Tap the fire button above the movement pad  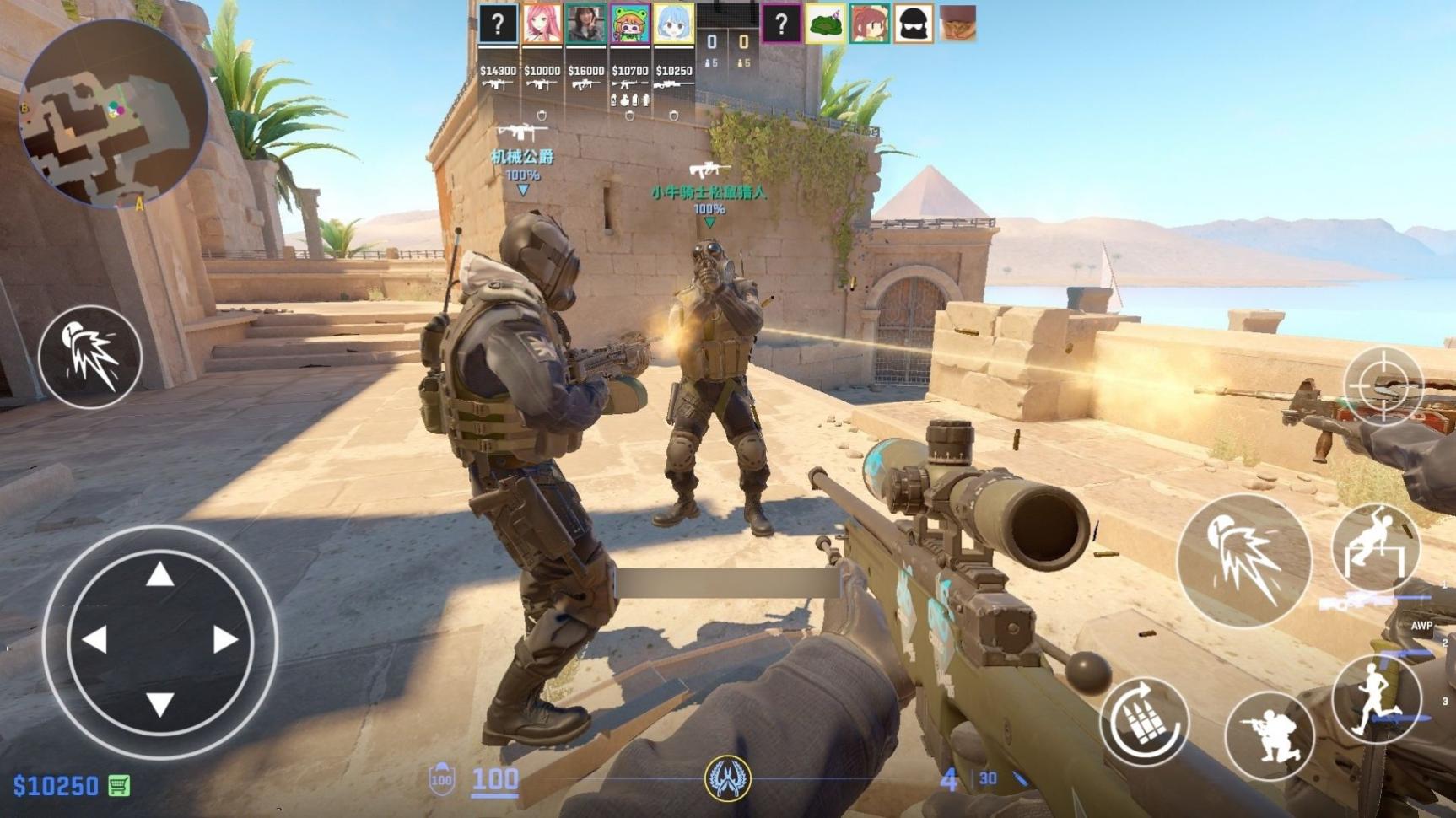coord(90,357)
